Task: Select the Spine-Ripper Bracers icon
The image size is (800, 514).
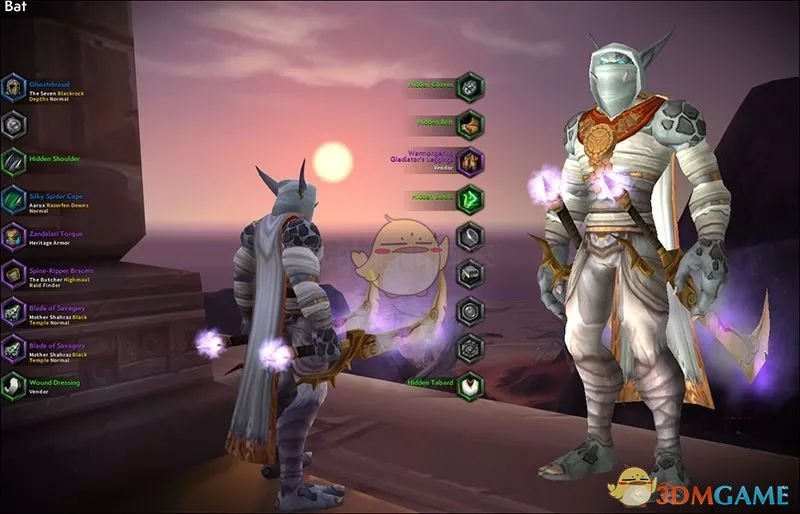Action: [x=13, y=274]
